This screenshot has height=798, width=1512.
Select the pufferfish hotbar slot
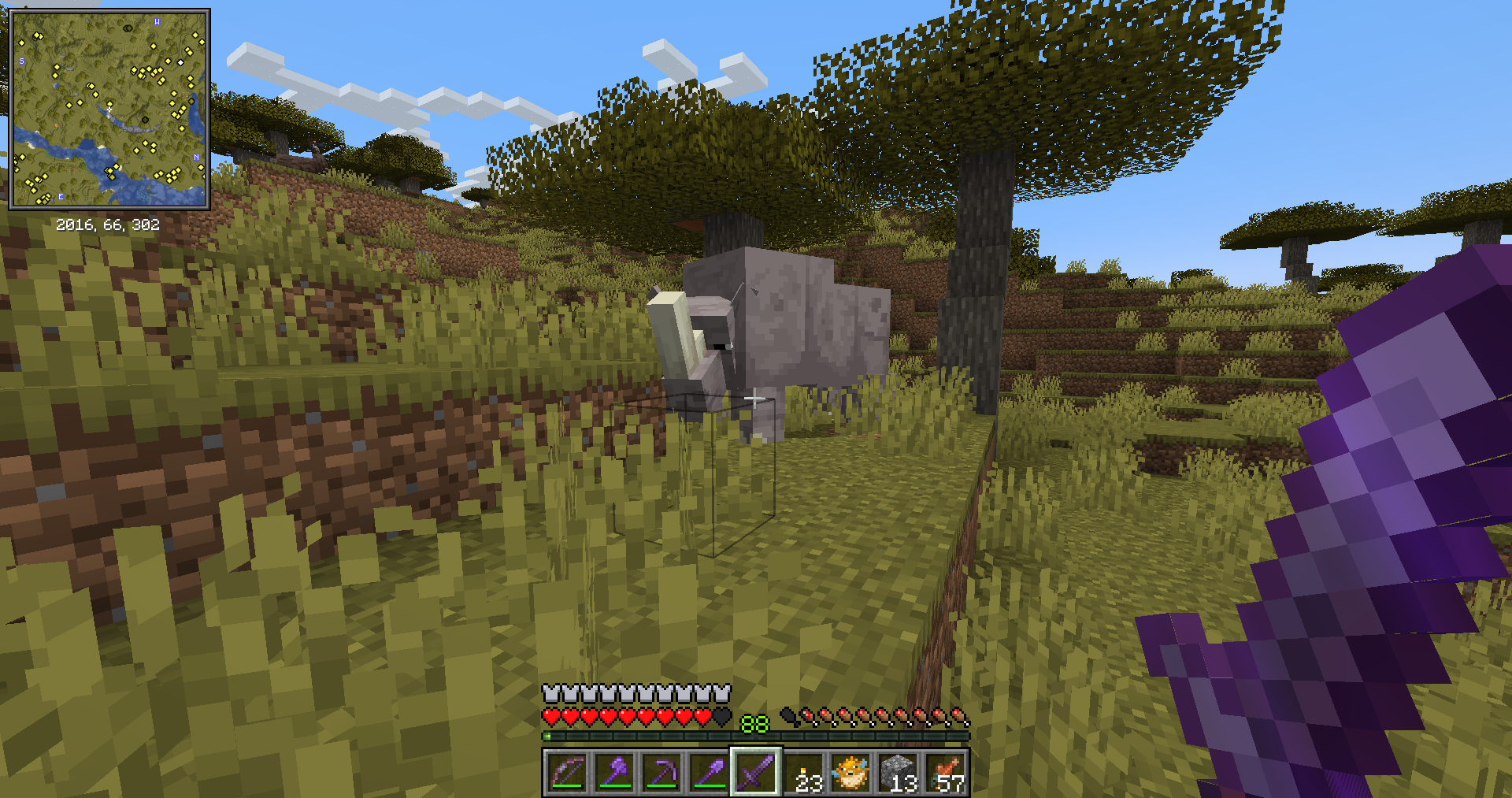[851, 773]
